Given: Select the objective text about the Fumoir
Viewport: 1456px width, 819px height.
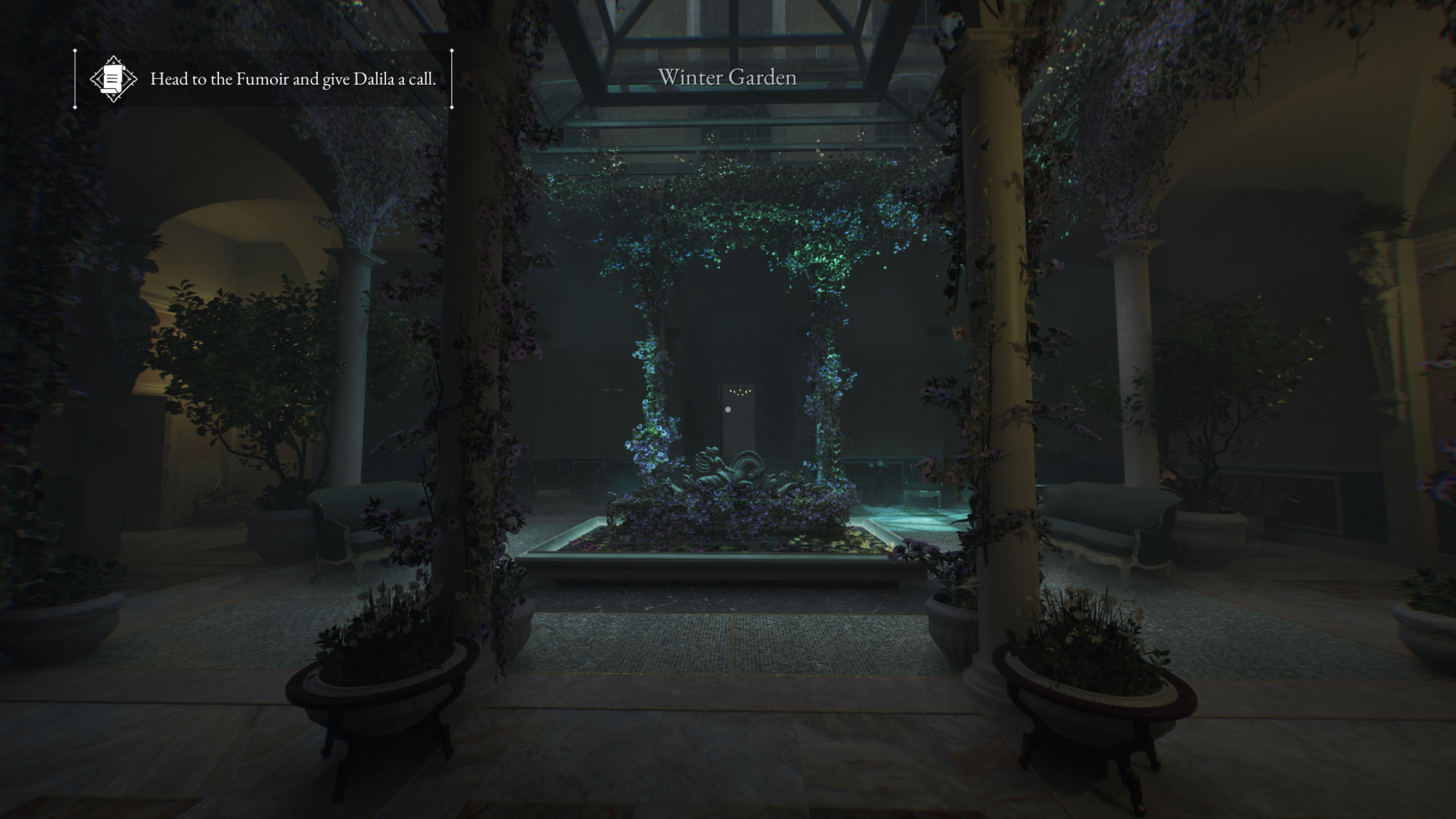Looking at the screenshot, I should [x=293, y=79].
